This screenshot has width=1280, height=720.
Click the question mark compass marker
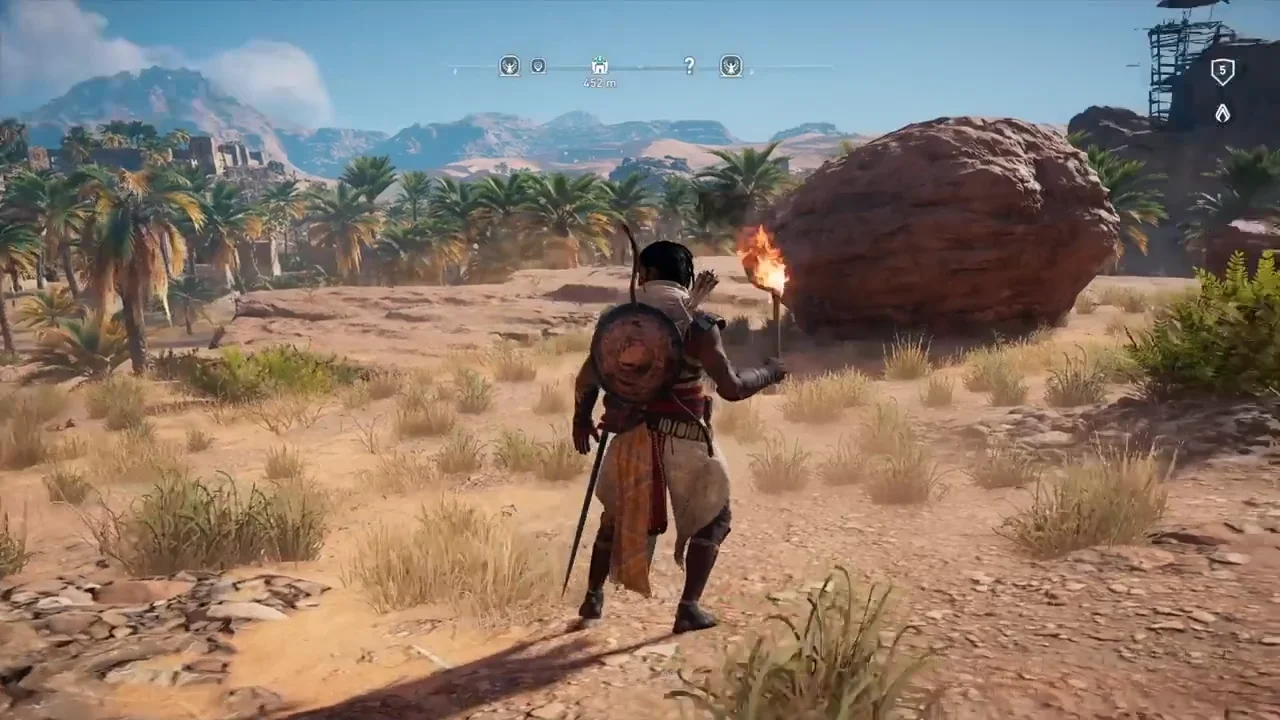point(689,66)
